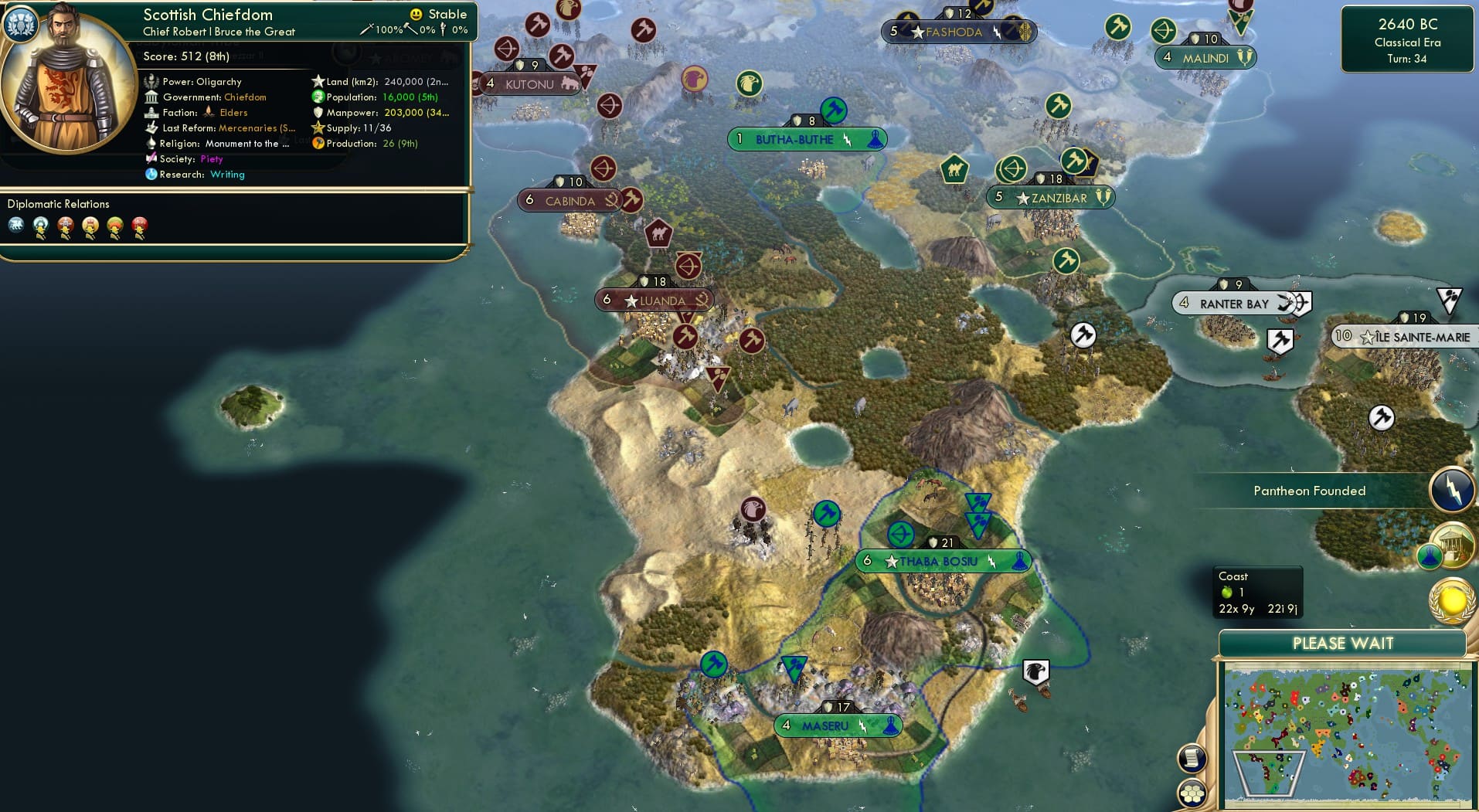Open the notification log scroll icon
Screen dimensions: 1479x812
[x=1192, y=757]
